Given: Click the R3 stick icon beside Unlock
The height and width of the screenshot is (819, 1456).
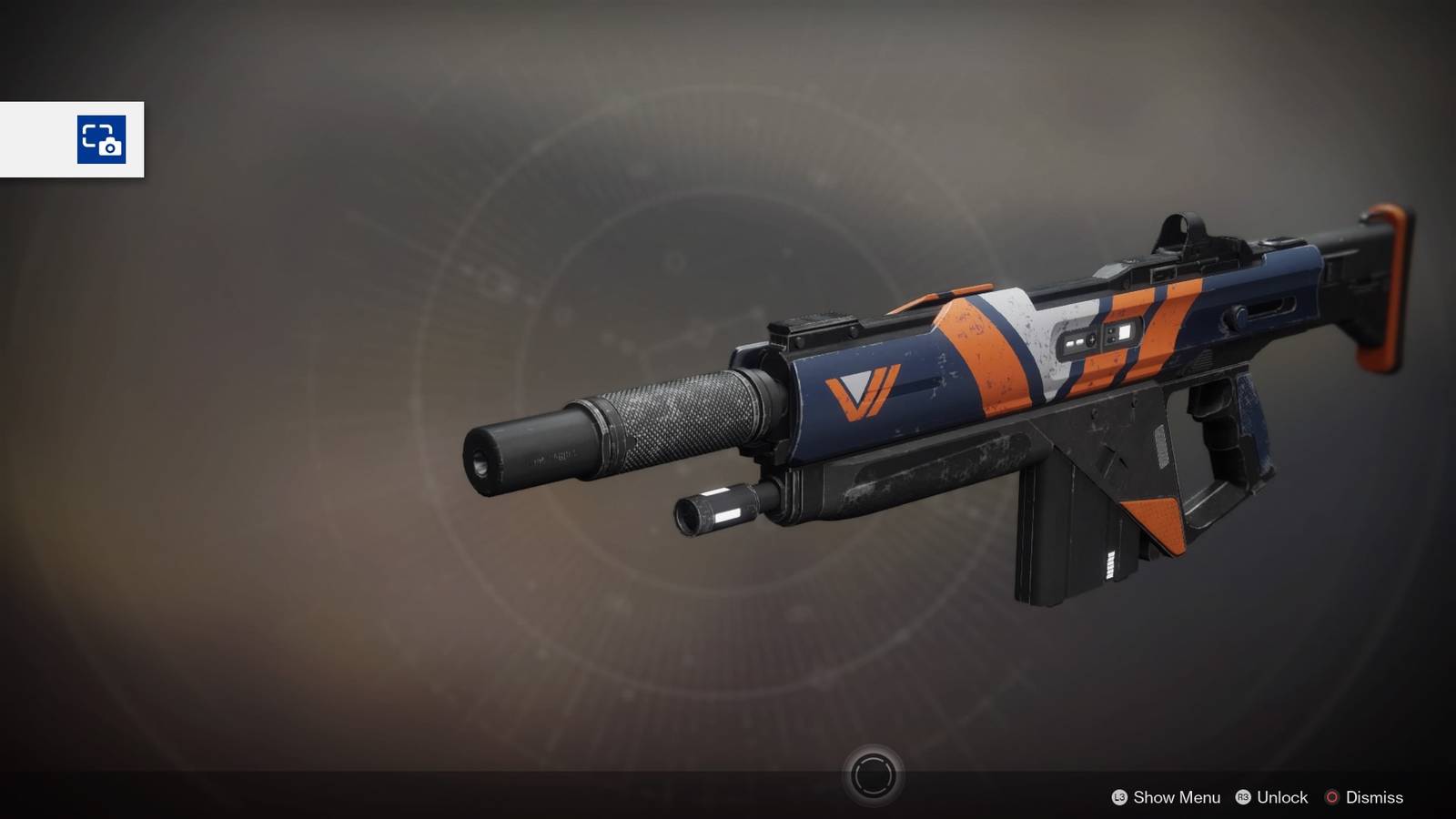Looking at the screenshot, I should click(x=1244, y=798).
